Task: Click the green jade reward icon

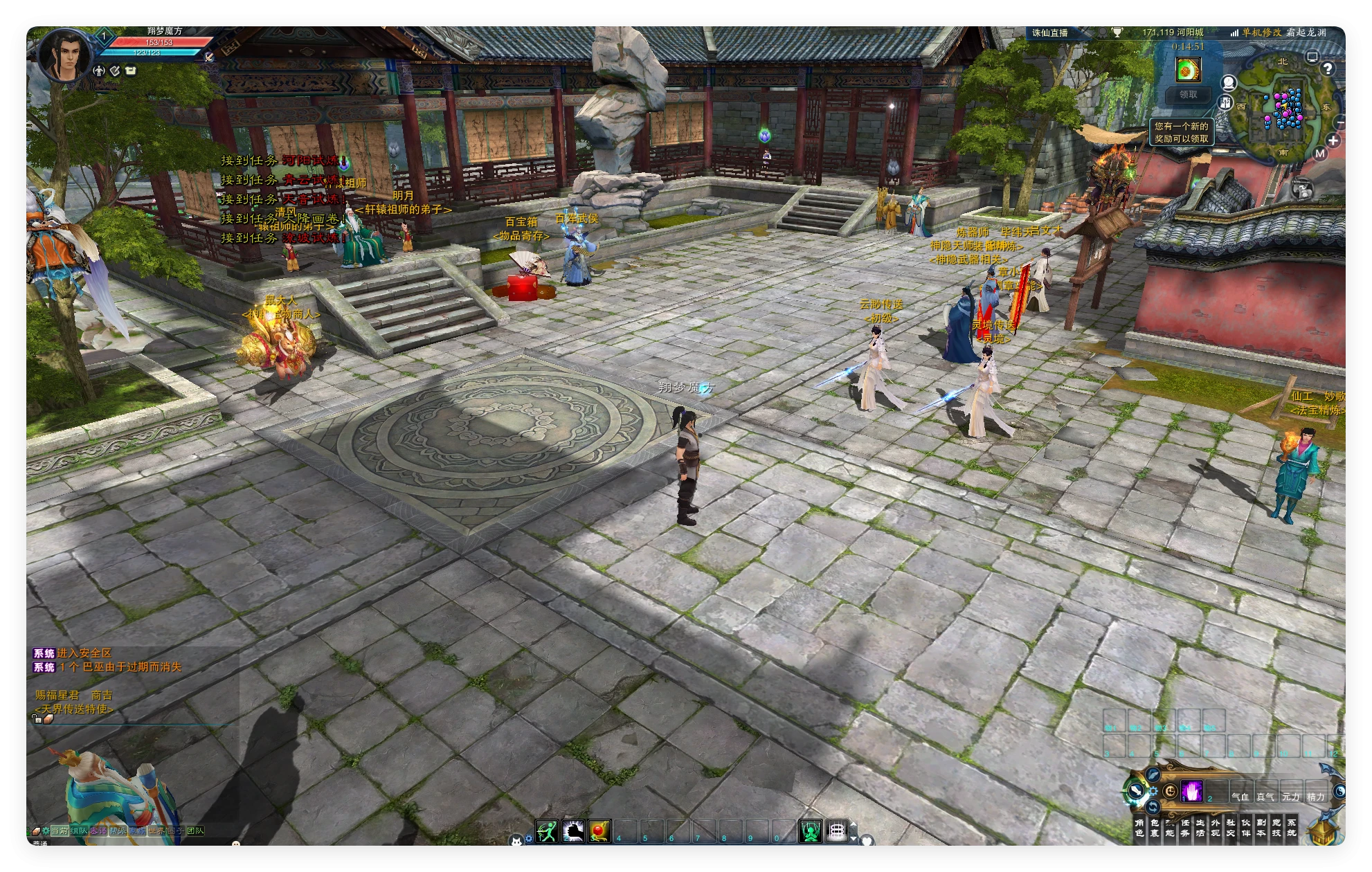Action: [1188, 69]
